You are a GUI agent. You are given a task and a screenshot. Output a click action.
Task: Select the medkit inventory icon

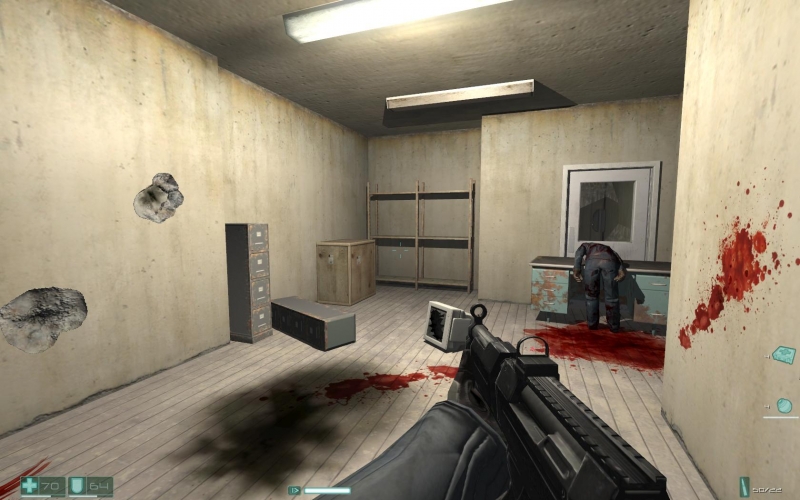(x=785, y=355)
